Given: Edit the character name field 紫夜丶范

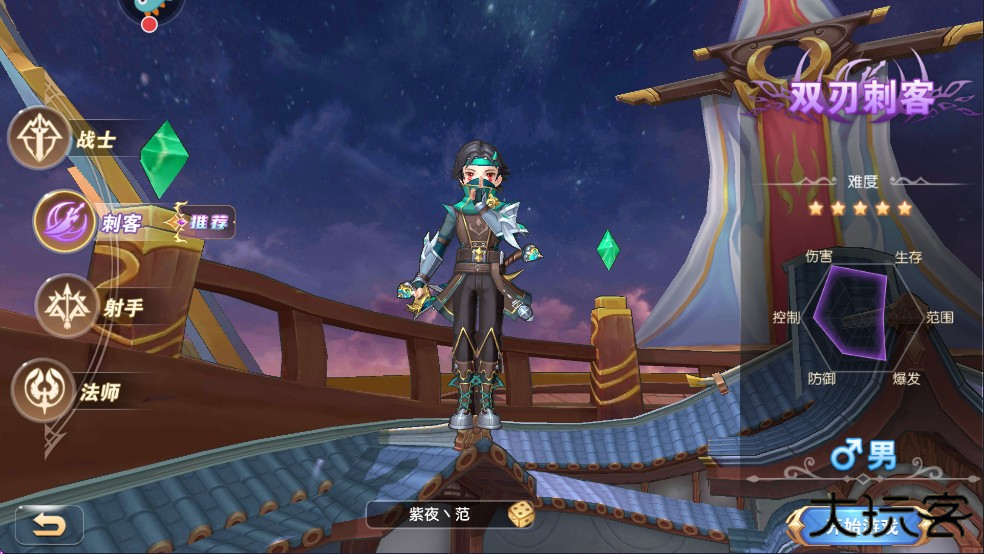Looking at the screenshot, I should point(438,515).
